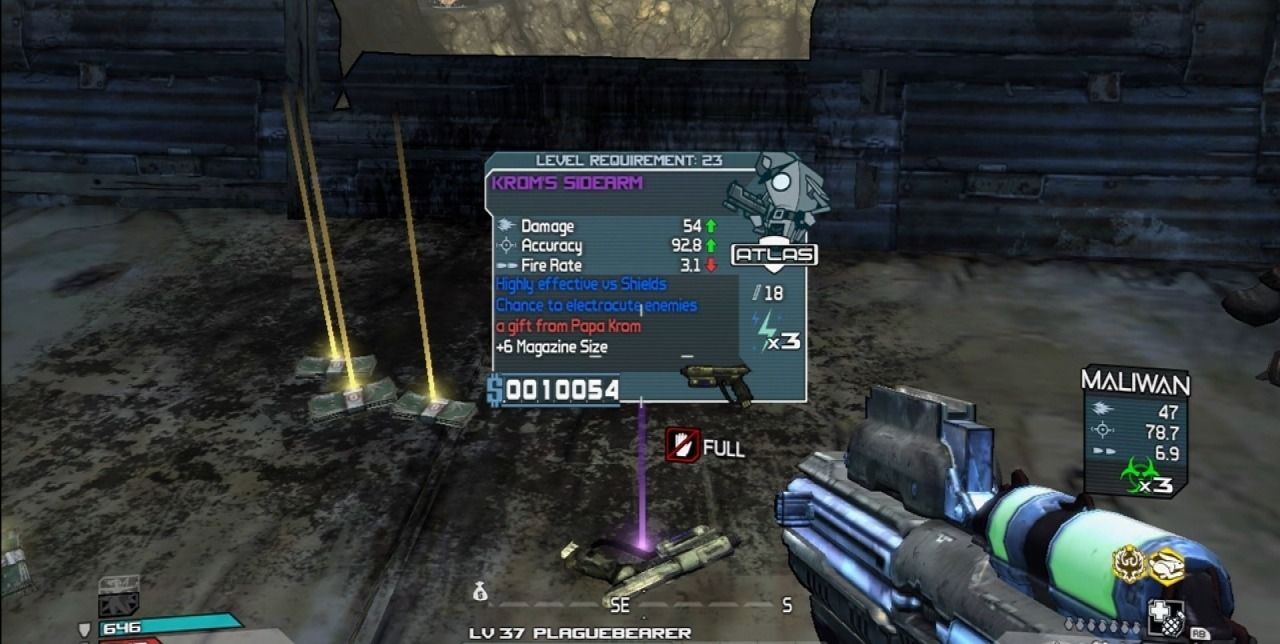
Task: Click the pistol thumbnail on the item card
Action: pos(716,381)
